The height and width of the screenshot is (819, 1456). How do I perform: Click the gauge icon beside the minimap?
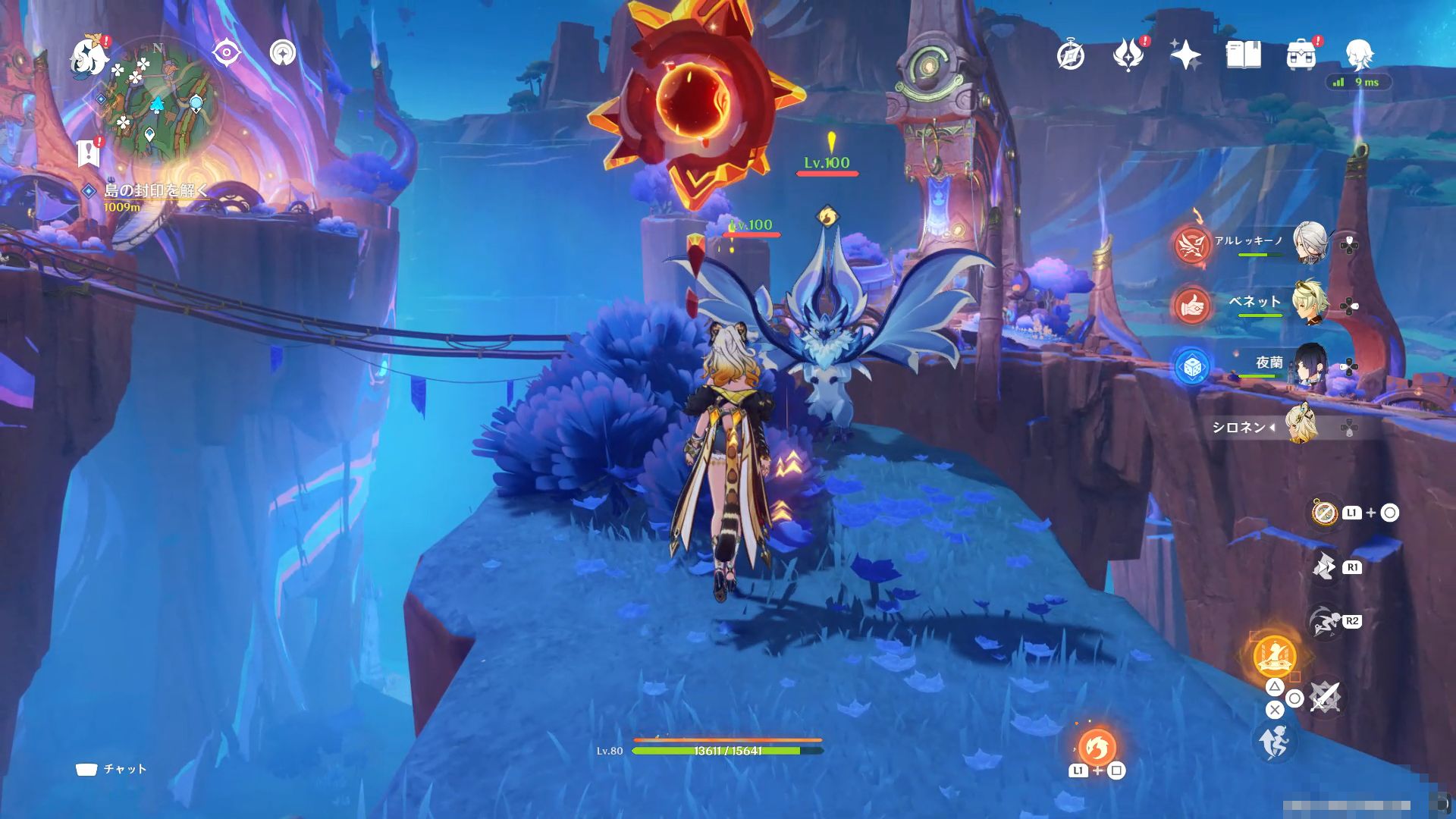[x=283, y=53]
